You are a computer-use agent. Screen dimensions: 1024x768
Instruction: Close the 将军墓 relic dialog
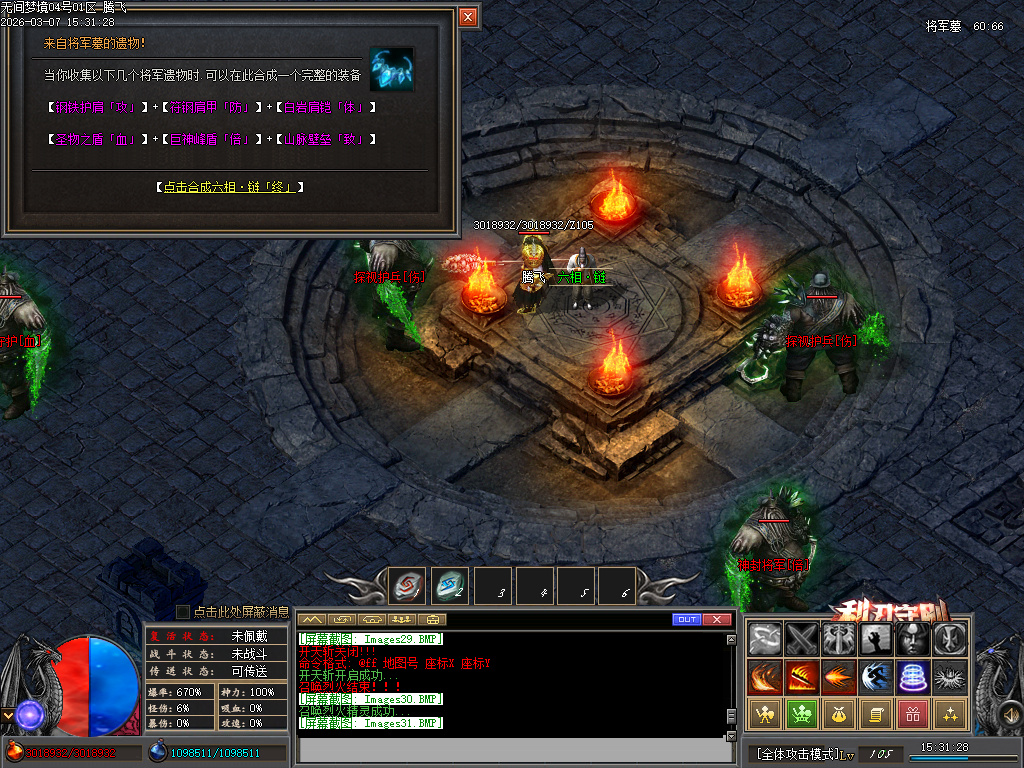(468, 17)
